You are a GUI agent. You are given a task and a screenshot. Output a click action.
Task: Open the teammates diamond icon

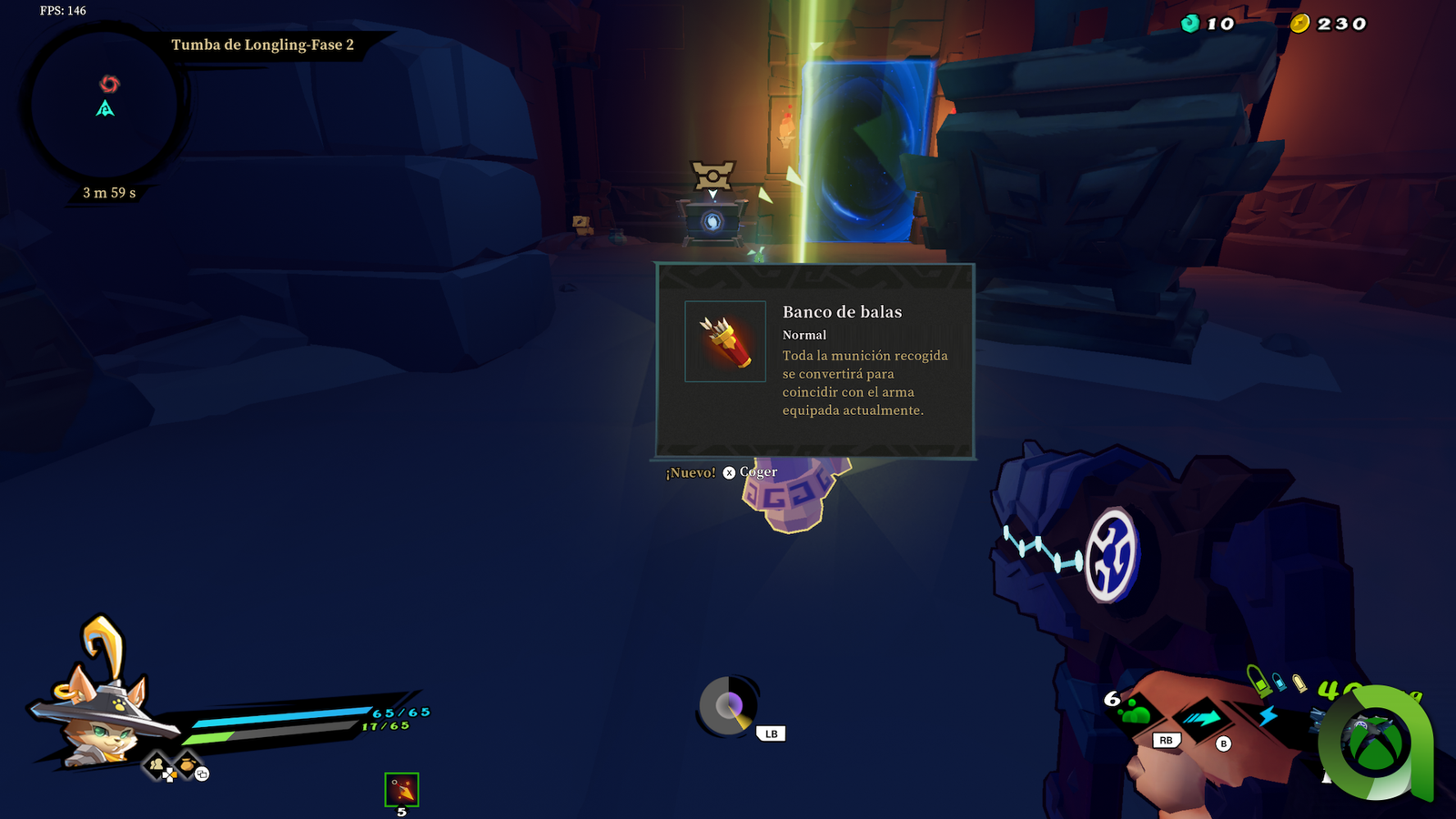tap(158, 765)
